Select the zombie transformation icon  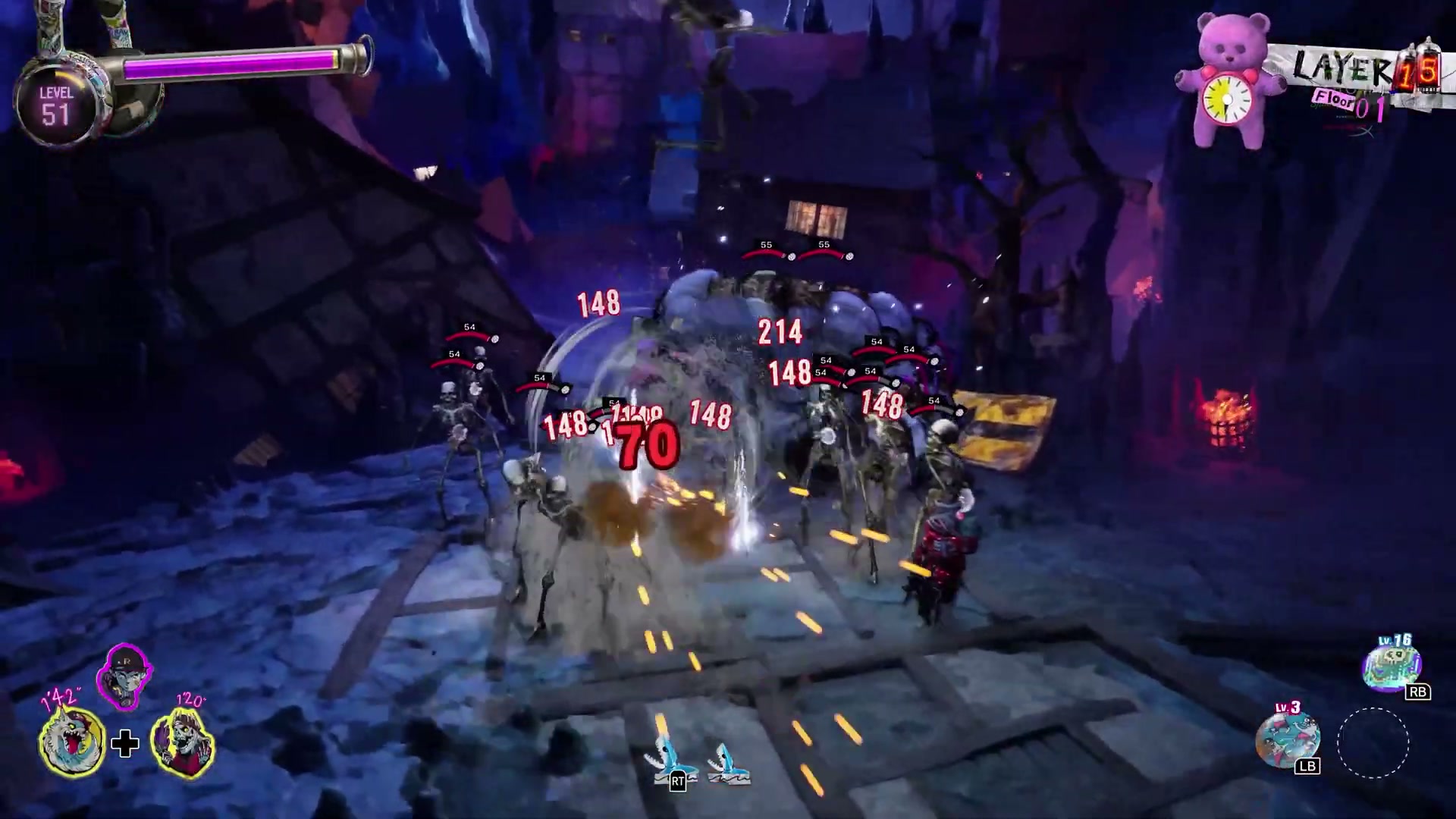(x=182, y=740)
